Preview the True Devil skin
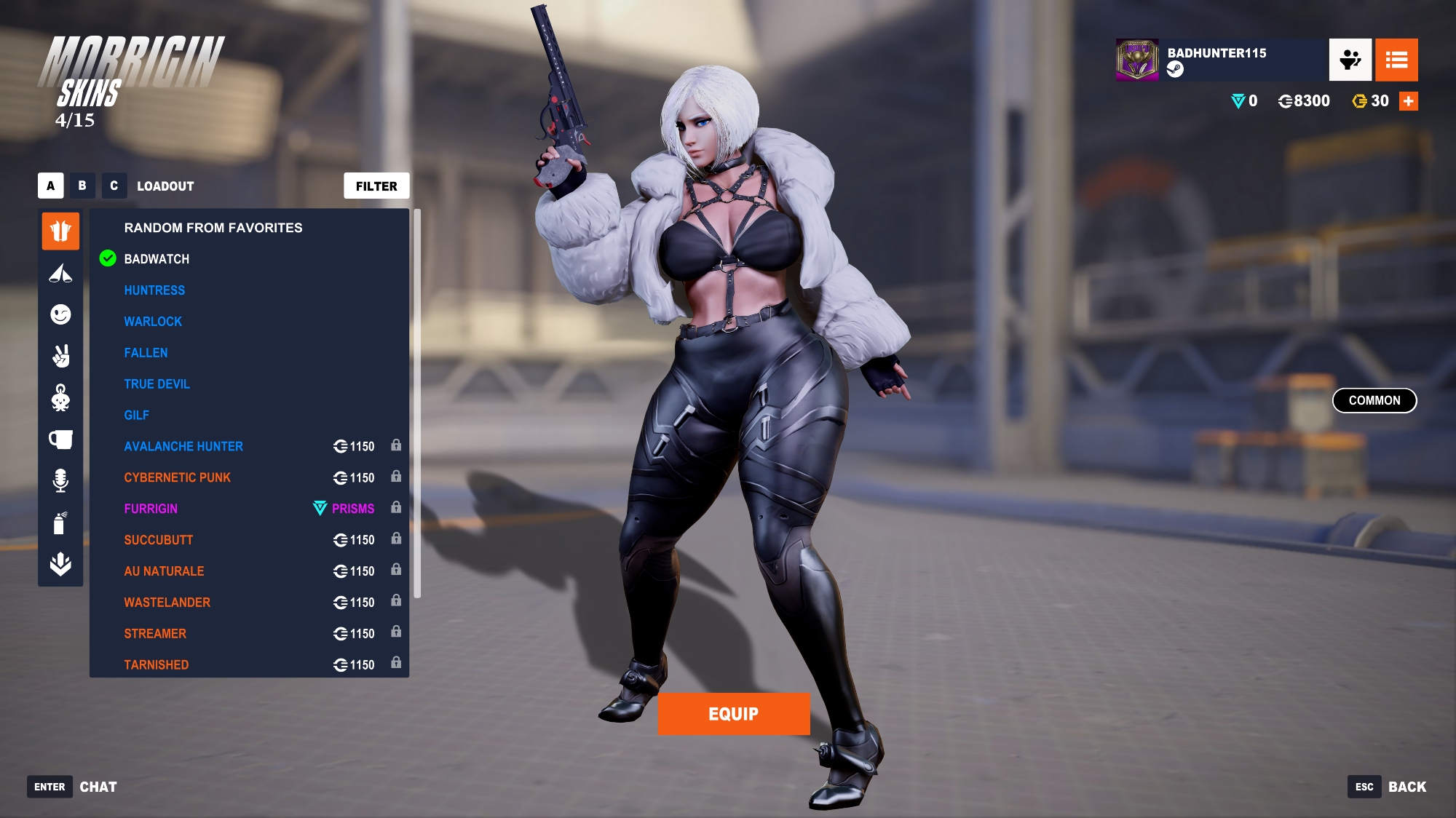This screenshot has height=818, width=1456. pyautogui.click(x=157, y=384)
